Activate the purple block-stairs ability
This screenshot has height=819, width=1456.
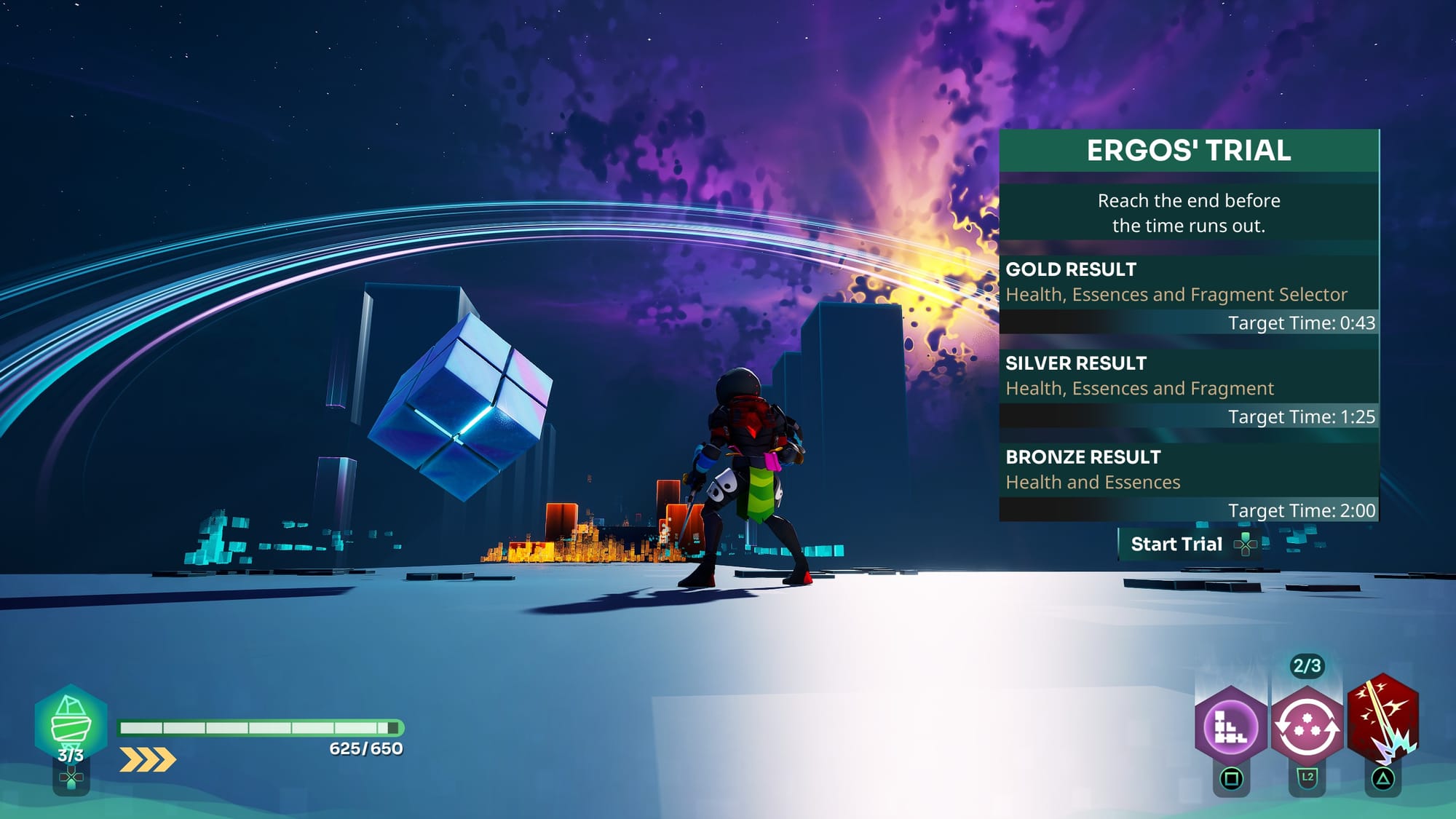pos(1231,726)
